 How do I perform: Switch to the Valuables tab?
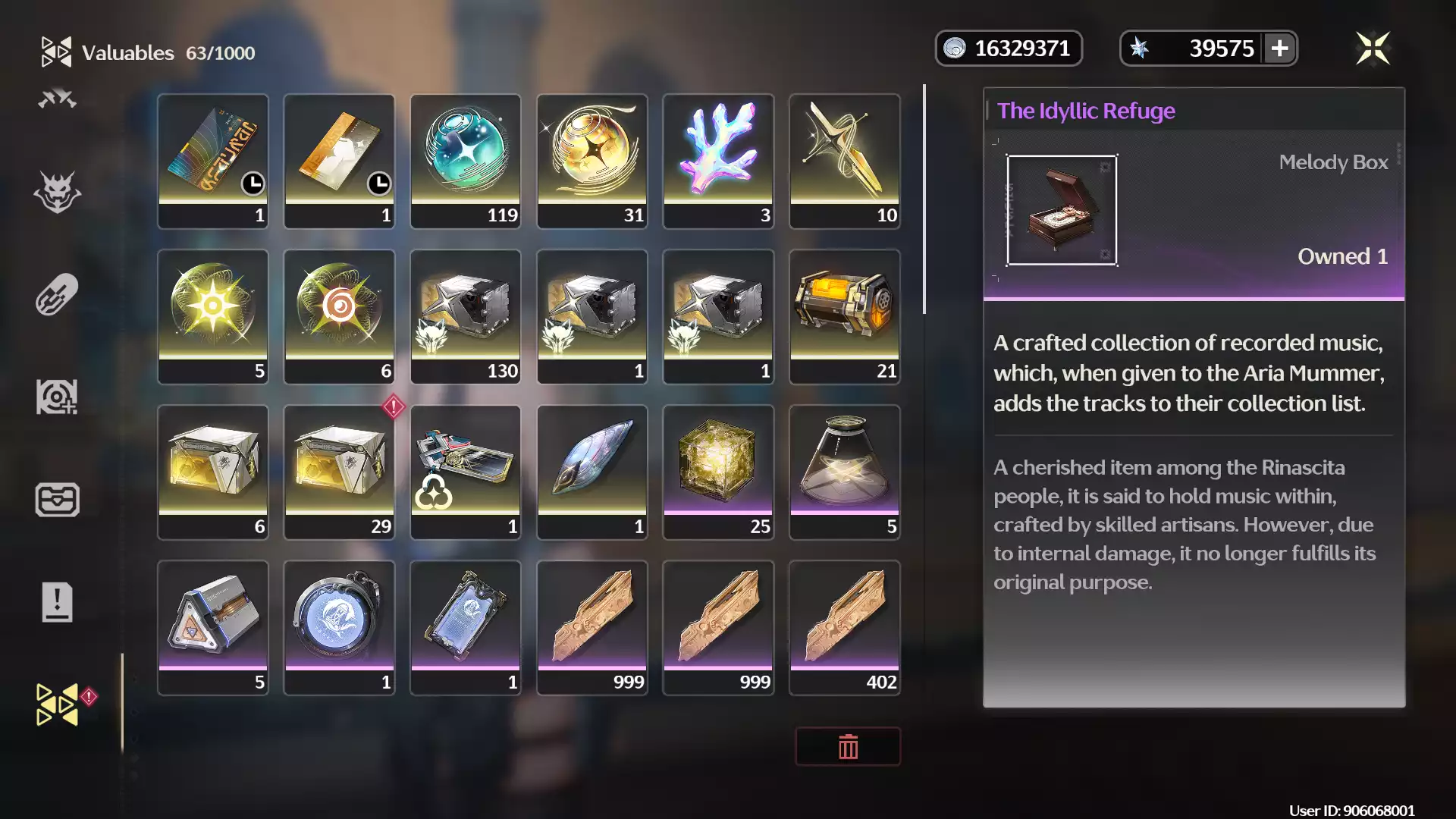point(58,704)
